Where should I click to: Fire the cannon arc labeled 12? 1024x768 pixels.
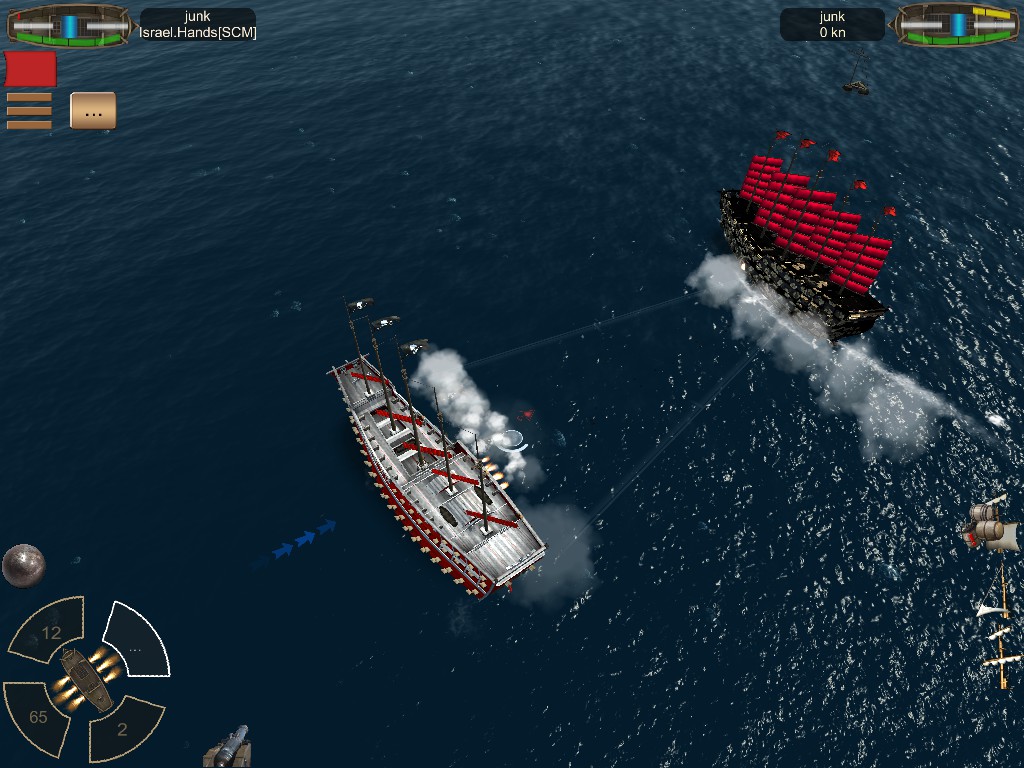(x=48, y=630)
